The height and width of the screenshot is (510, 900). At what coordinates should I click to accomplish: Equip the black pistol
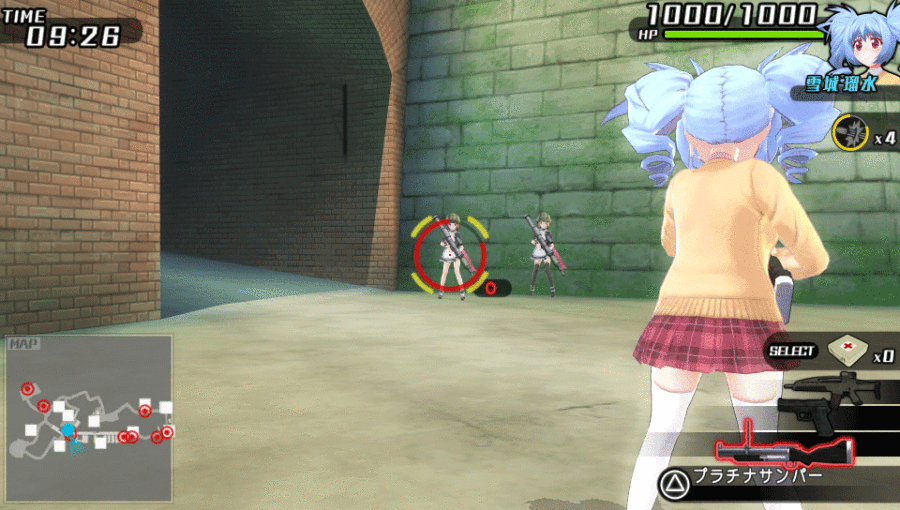[x=812, y=415]
